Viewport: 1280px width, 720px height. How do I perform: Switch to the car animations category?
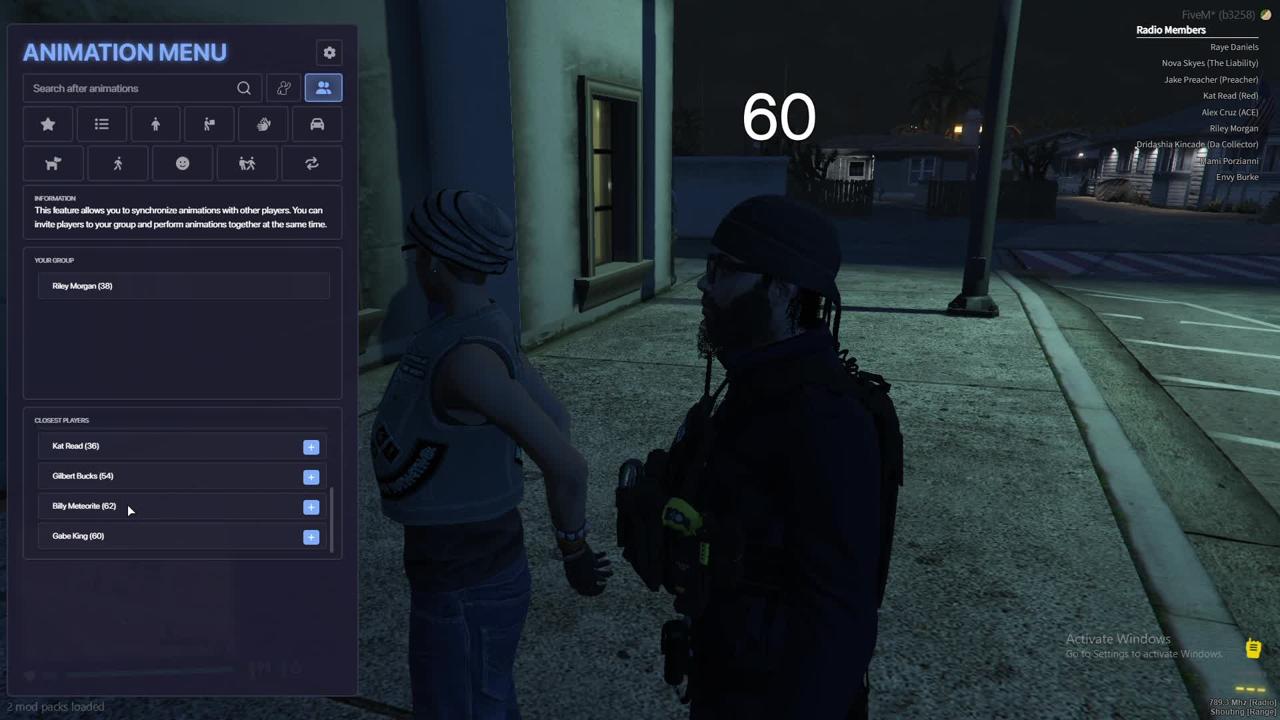[x=317, y=125]
